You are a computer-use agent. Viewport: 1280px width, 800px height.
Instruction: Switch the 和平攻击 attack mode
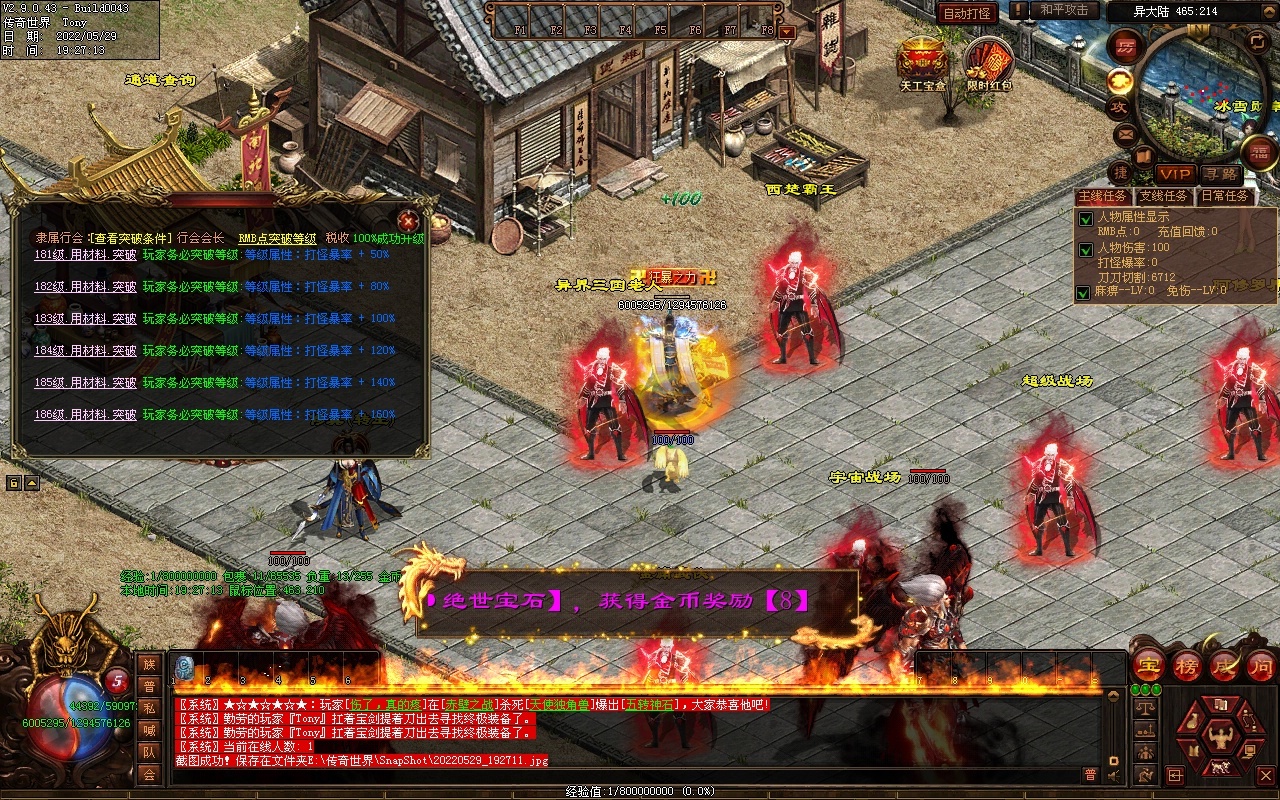pos(1063,10)
